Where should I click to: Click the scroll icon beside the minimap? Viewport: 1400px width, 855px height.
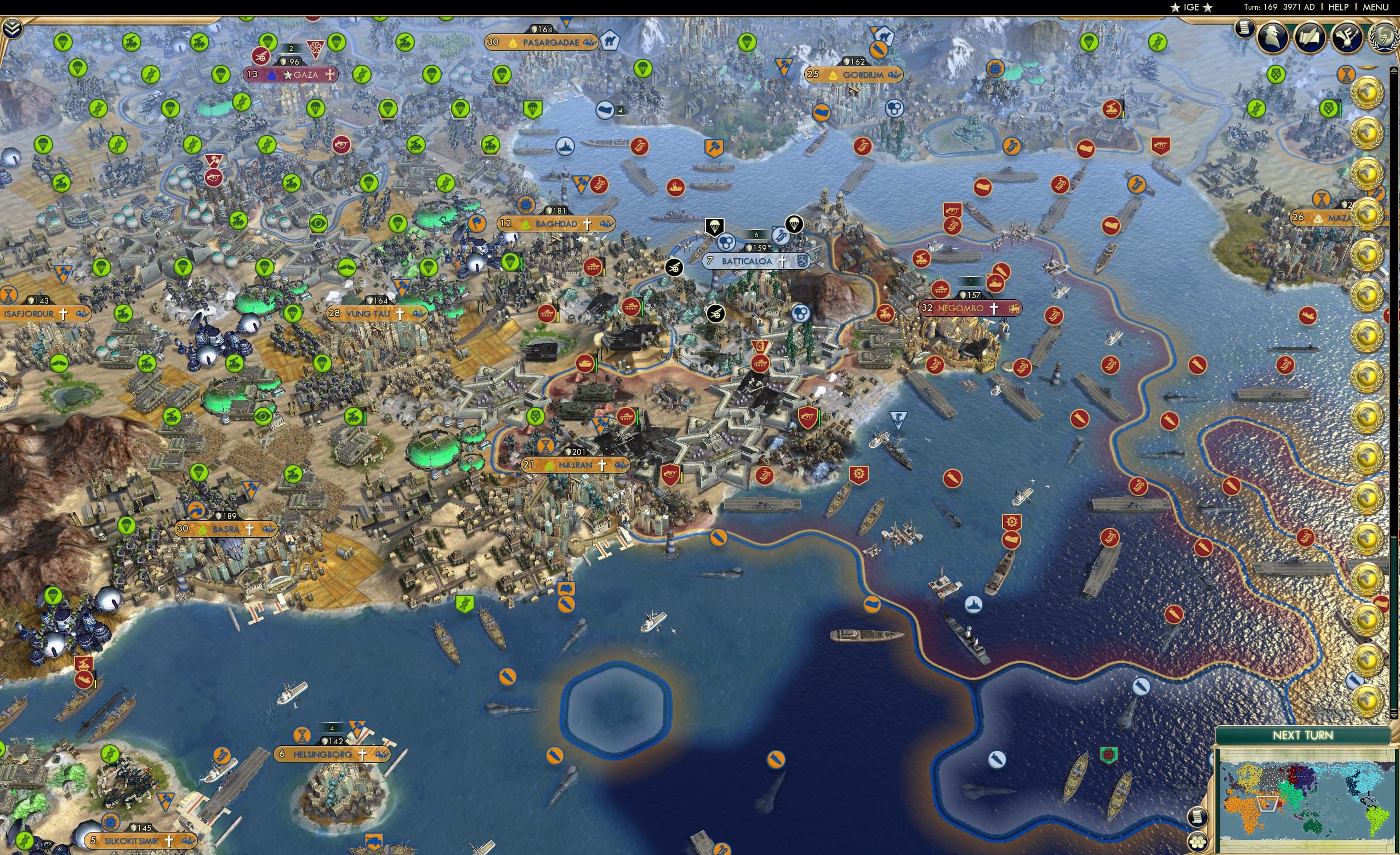click(x=1198, y=817)
